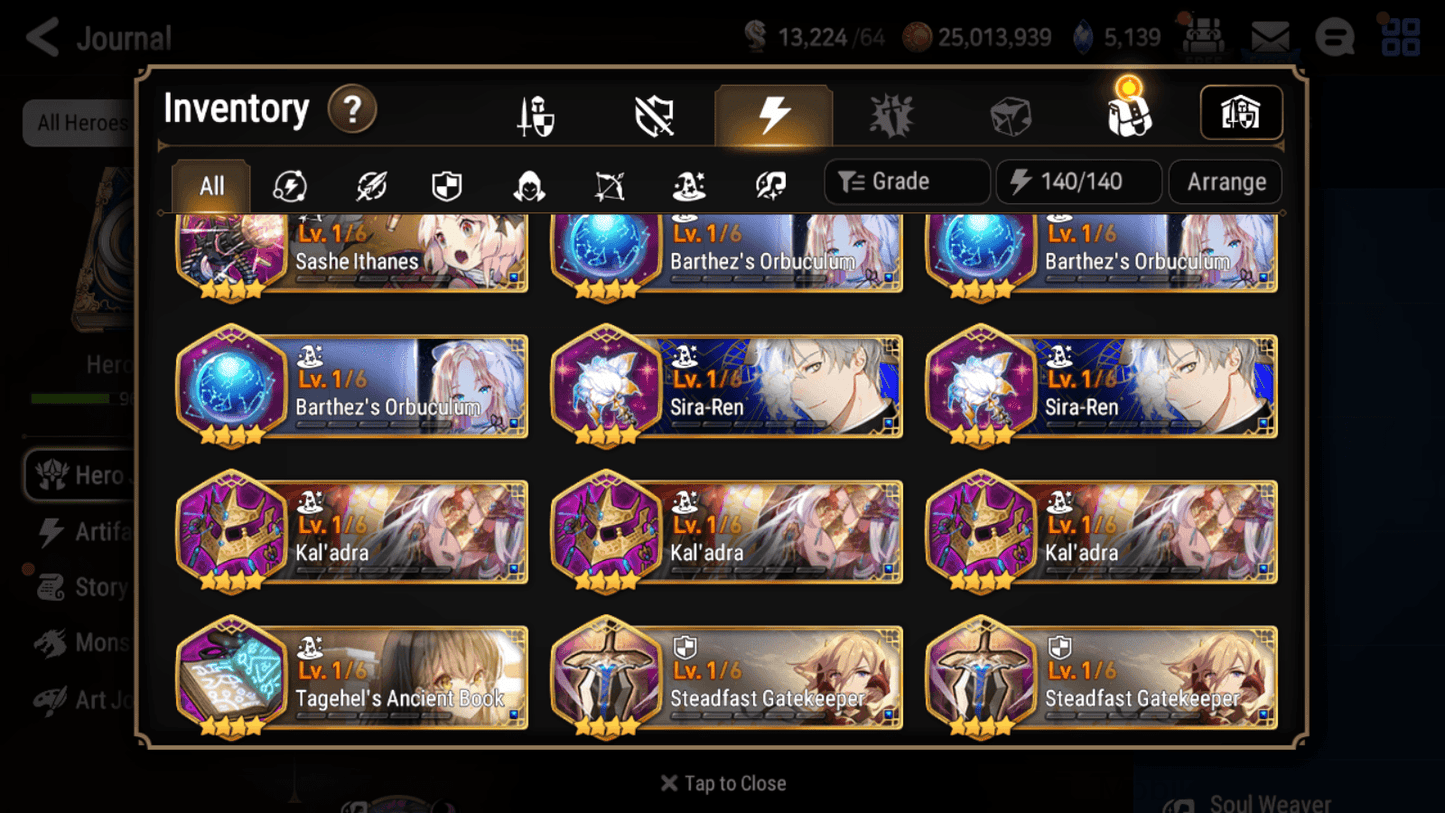The width and height of the screenshot is (1445, 813).
Task: Tap to Close the inventory
Action: (x=722, y=783)
